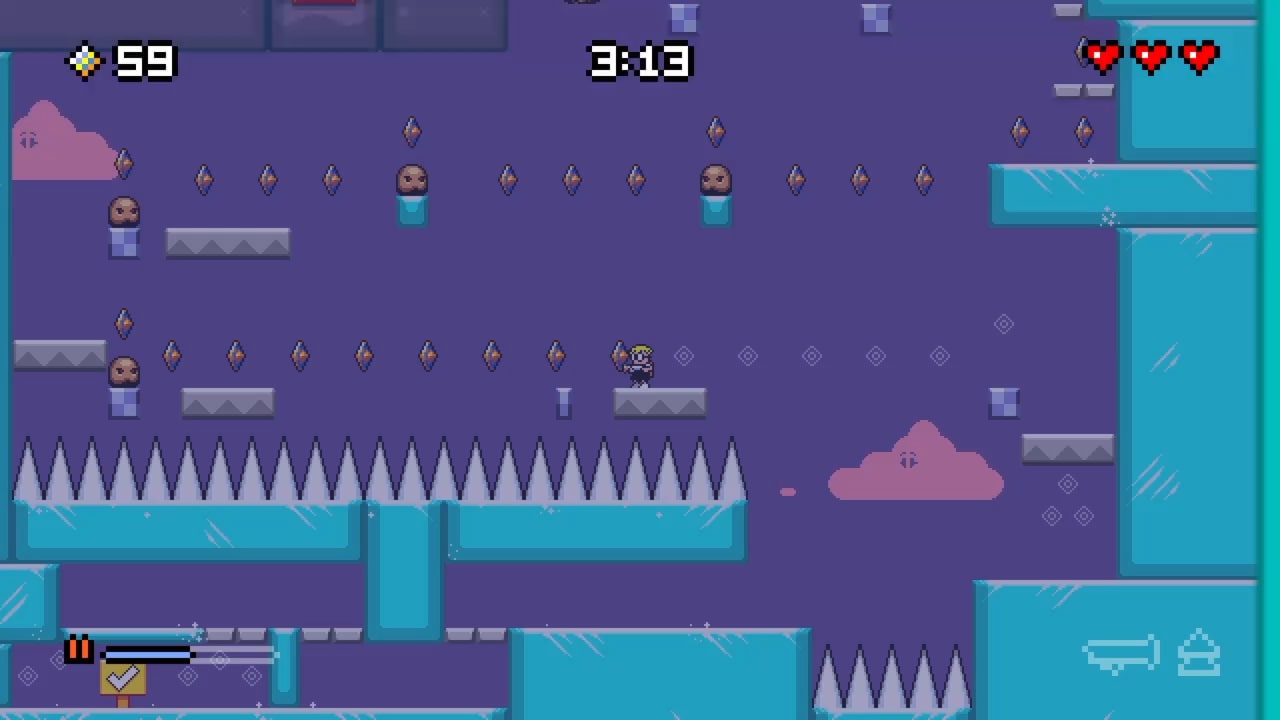Click the large diamond above the top-left enemy
Image resolution: width=1280 pixels, height=720 pixels.
coord(123,163)
